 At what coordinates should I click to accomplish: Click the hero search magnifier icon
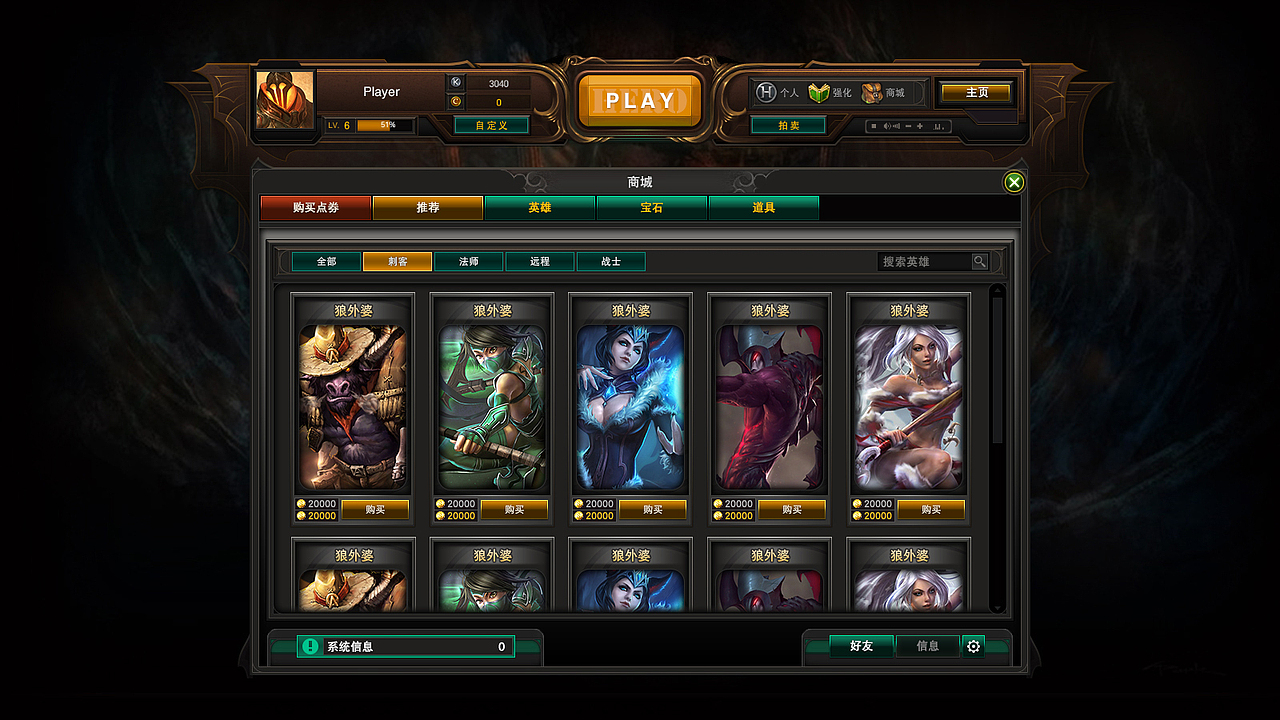(x=980, y=261)
